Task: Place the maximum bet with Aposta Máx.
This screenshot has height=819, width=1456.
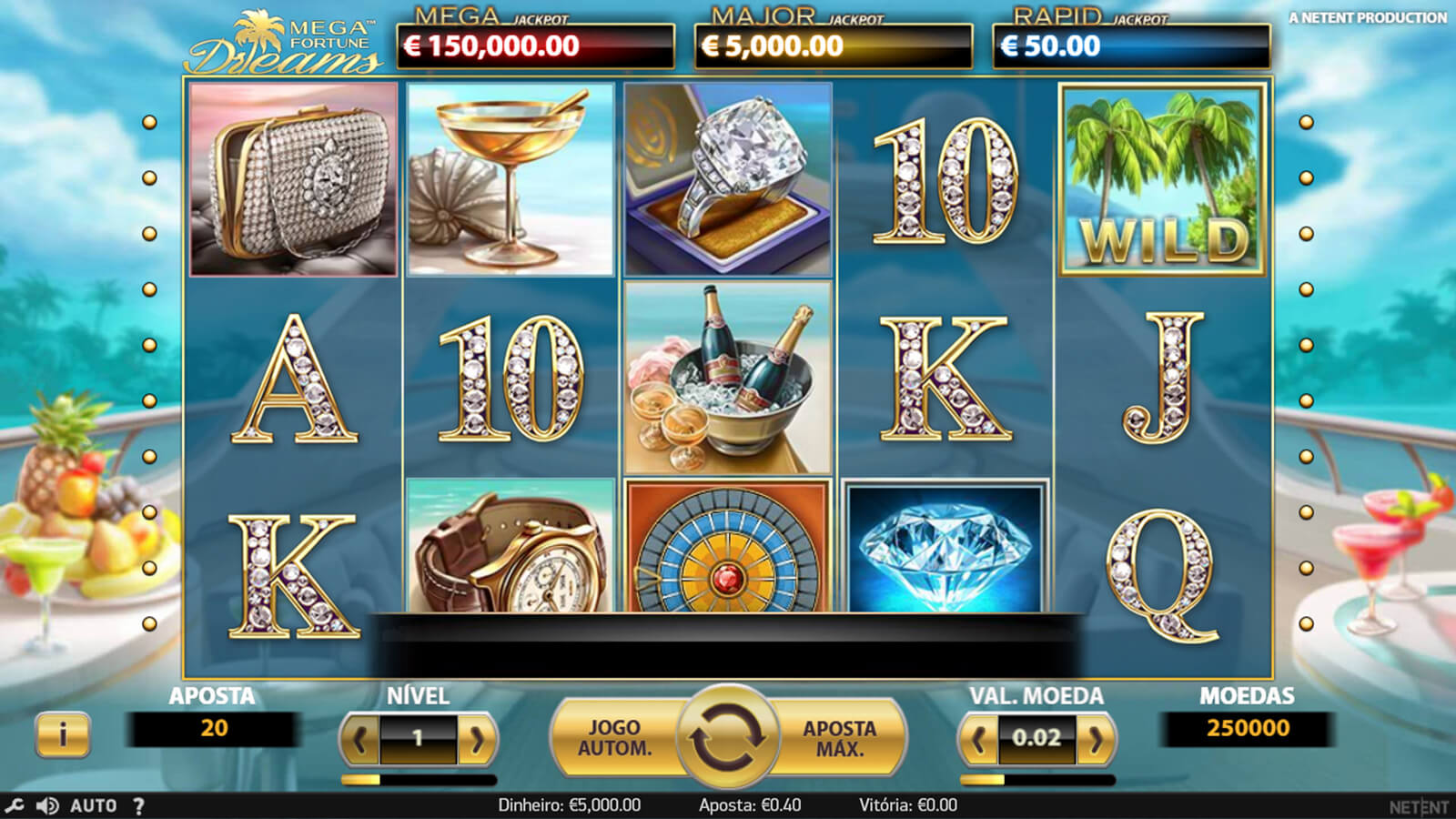Action: [839, 738]
